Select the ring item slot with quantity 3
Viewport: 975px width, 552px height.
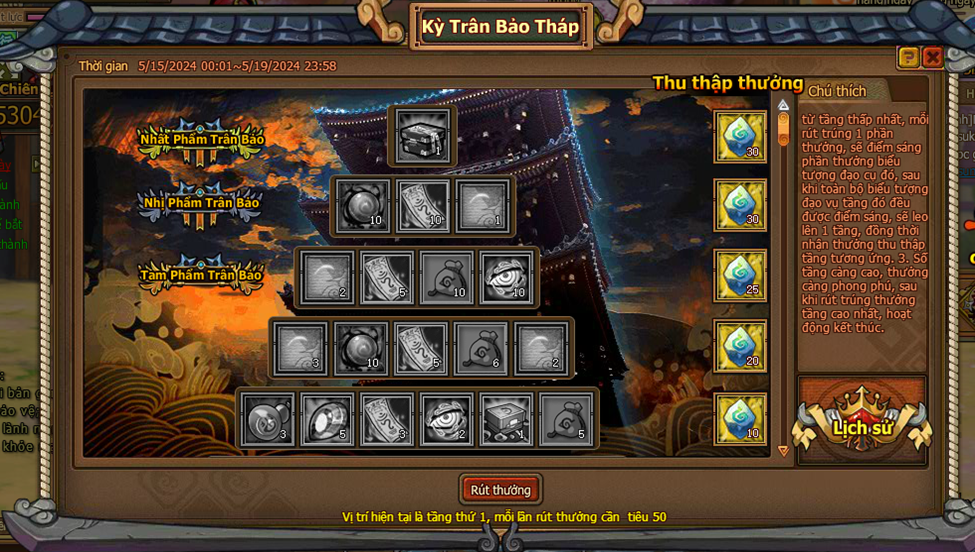(267, 419)
